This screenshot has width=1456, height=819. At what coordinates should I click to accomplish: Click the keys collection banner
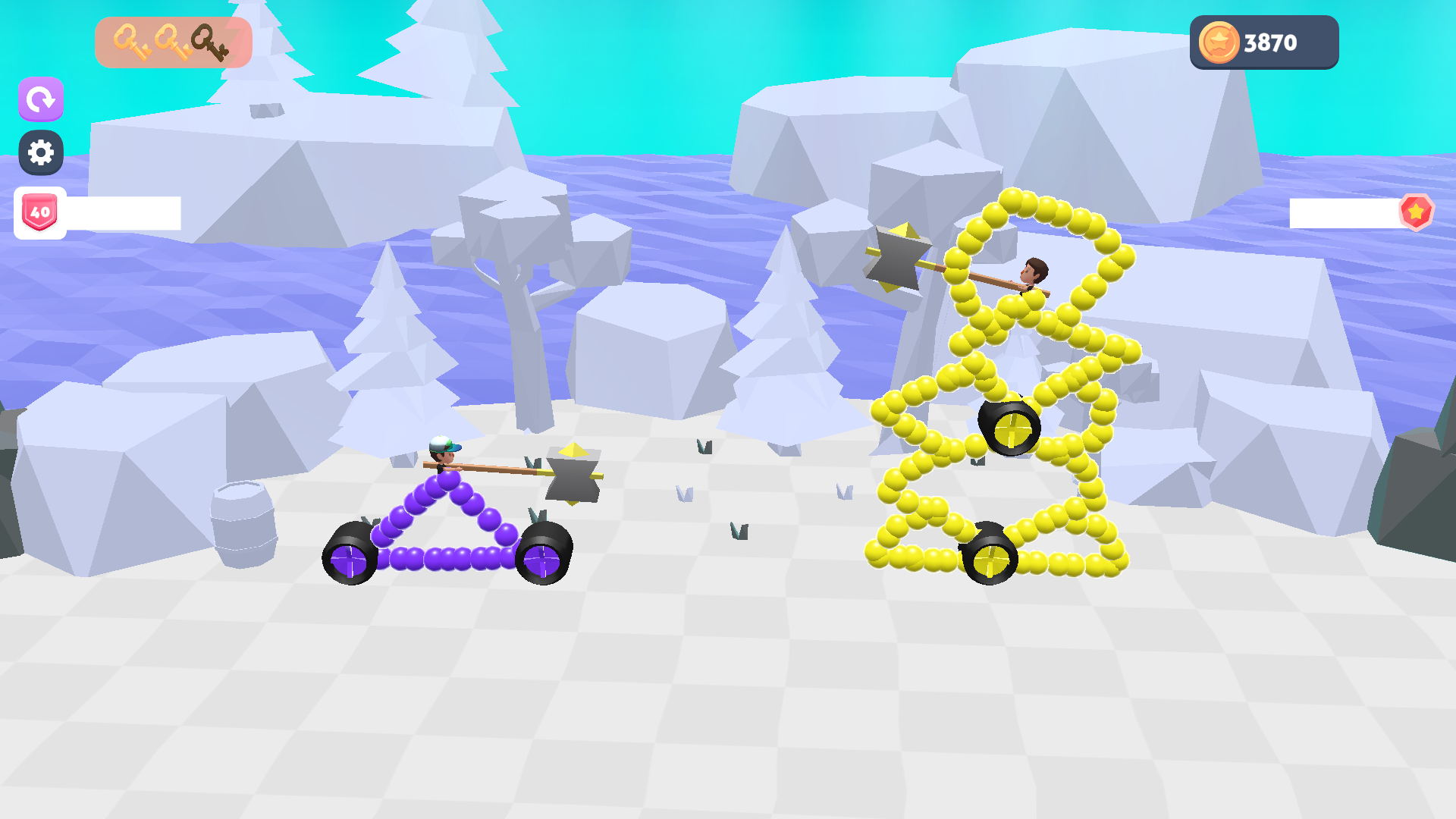[x=173, y=42]
